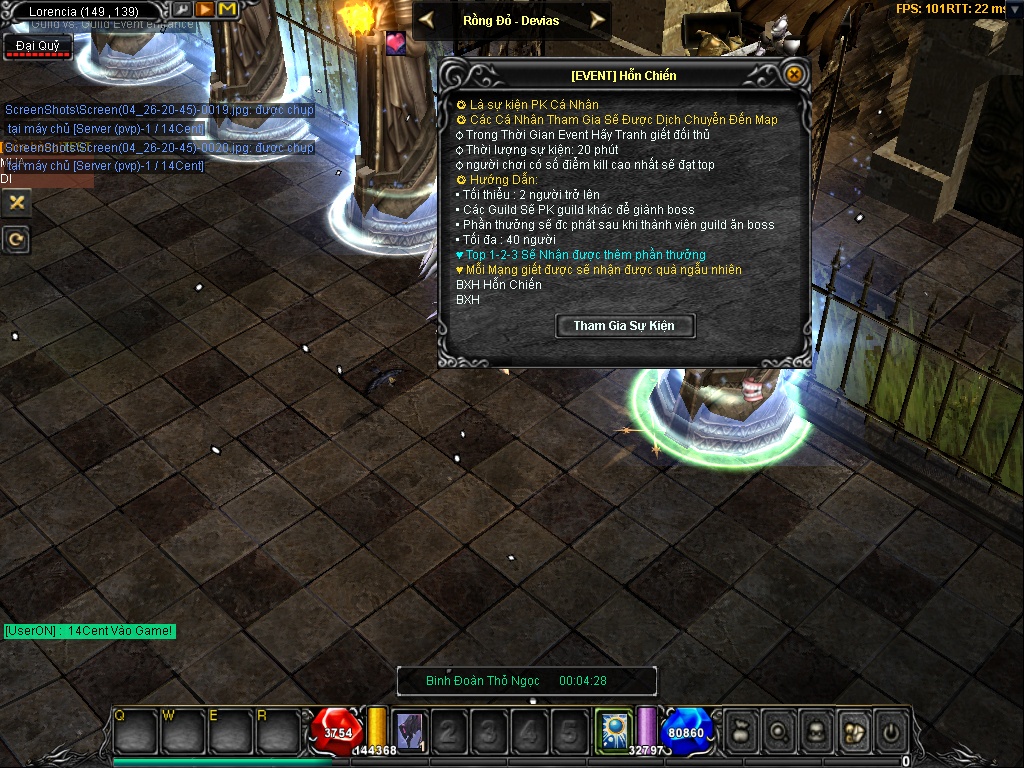Open the magnifying glass menu icon
Viewport: 1024px width, 768px height.
click(x=777, y=731)
